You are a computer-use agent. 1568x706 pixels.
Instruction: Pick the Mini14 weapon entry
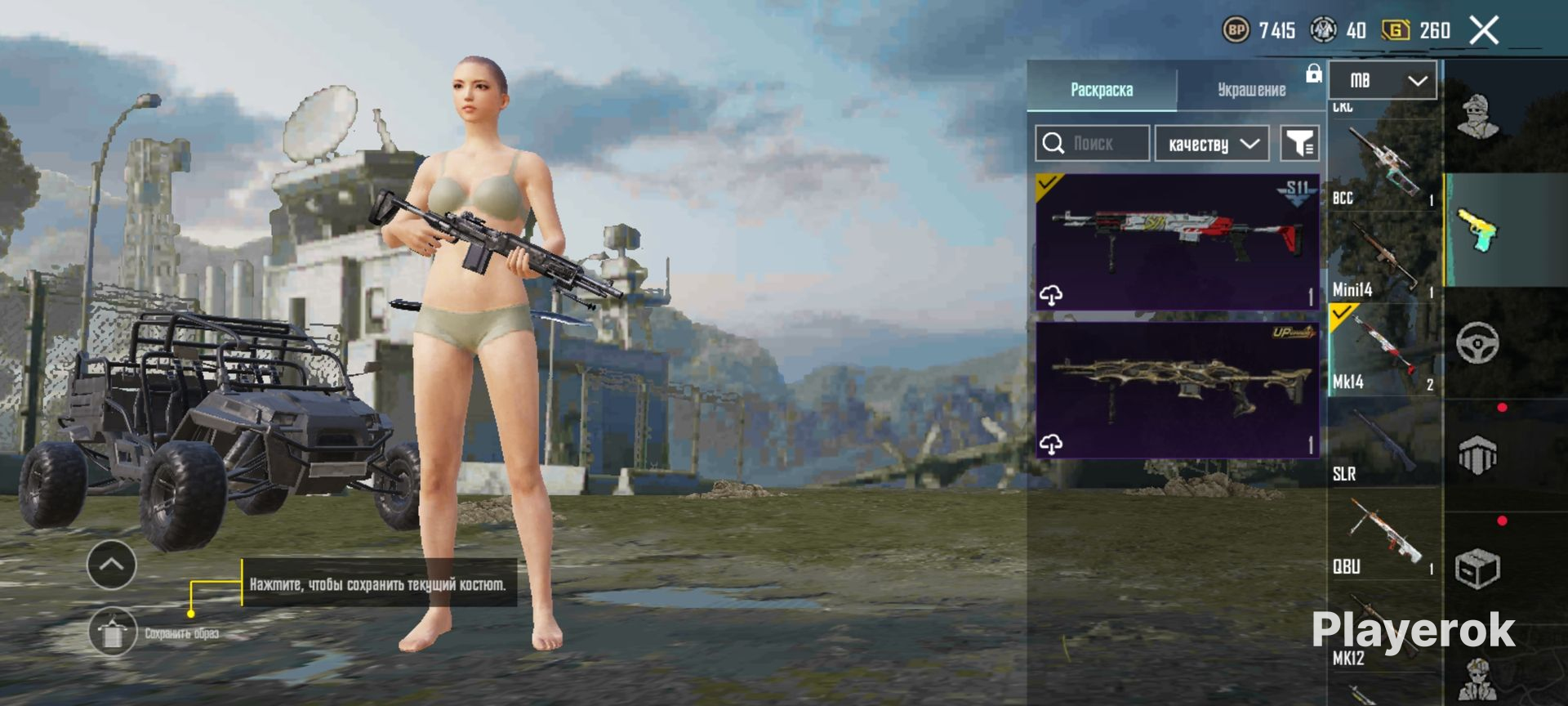point(1384,260)
